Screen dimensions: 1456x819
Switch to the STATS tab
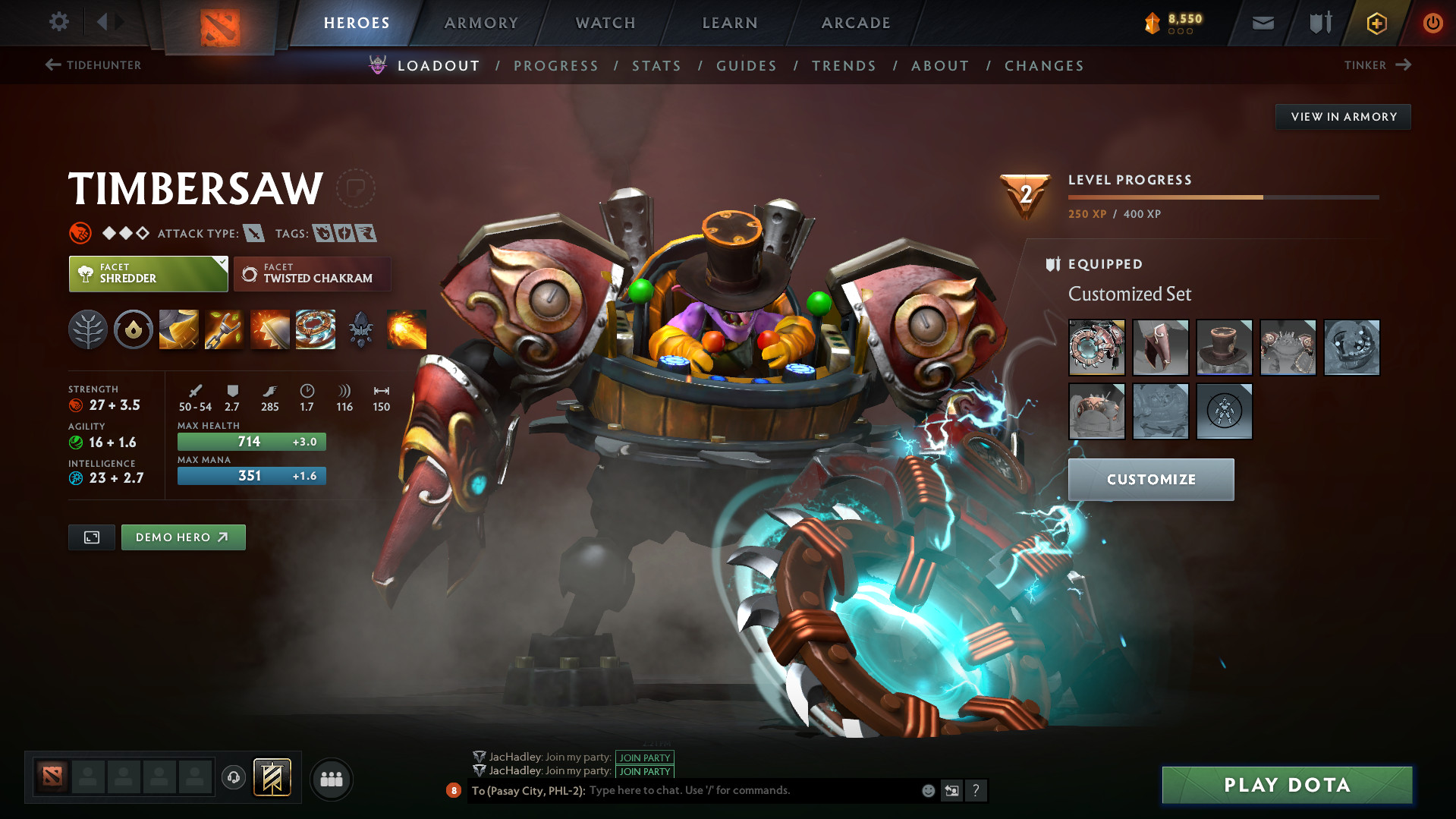[656, 66]
